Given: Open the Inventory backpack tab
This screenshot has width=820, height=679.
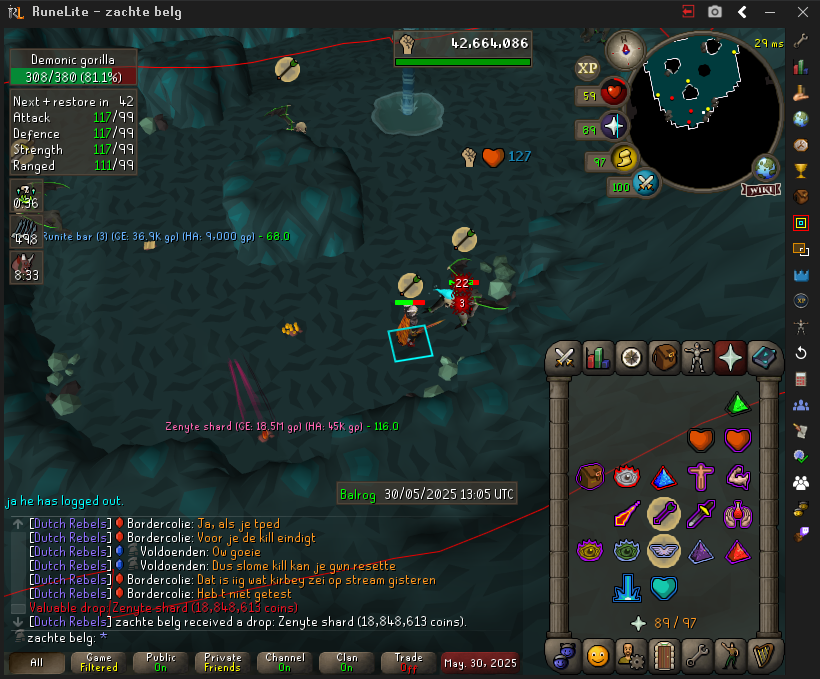Looking at the screenshot, I should [664, 357].
